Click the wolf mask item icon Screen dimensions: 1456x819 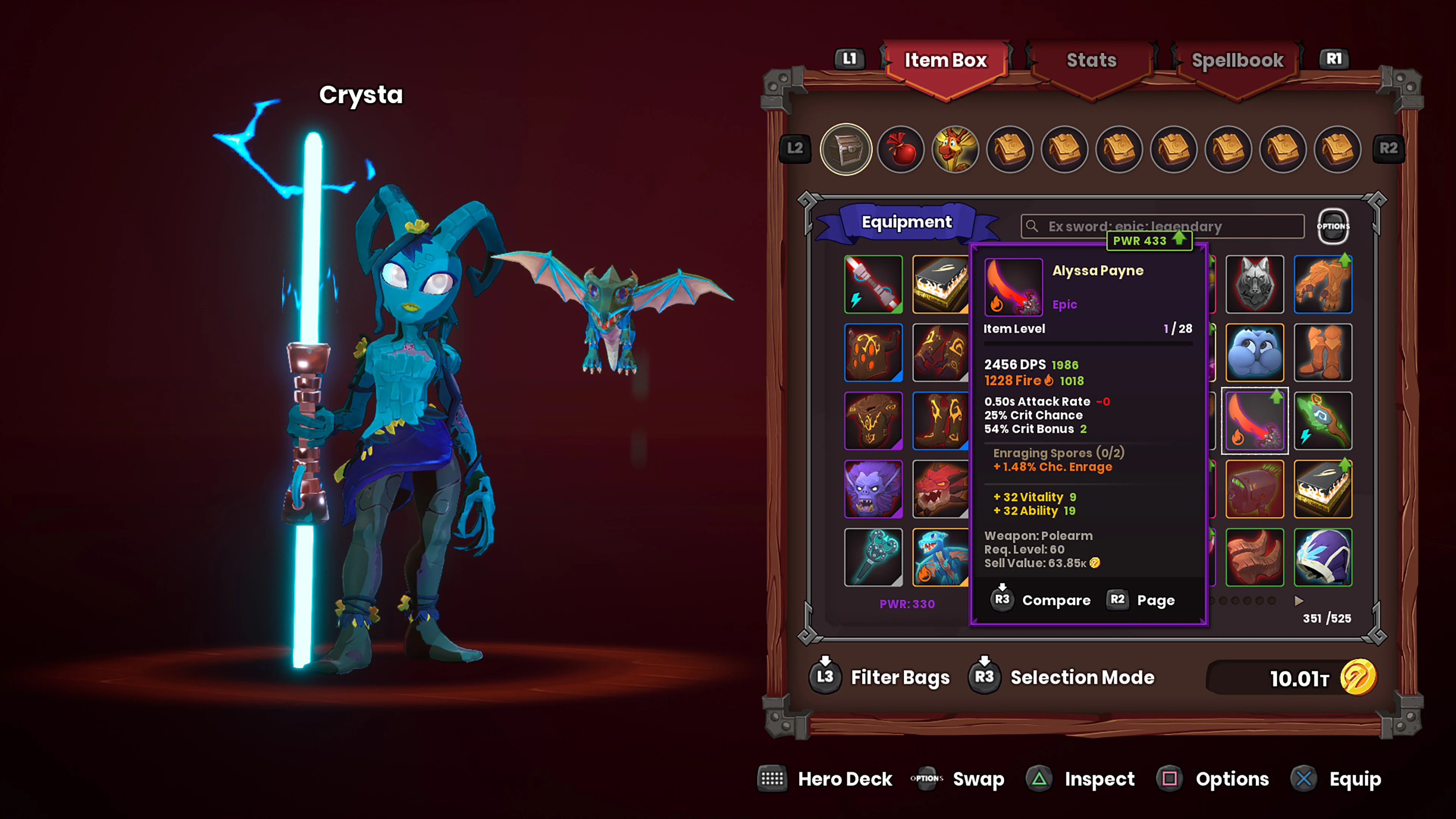coord(1255,284)
